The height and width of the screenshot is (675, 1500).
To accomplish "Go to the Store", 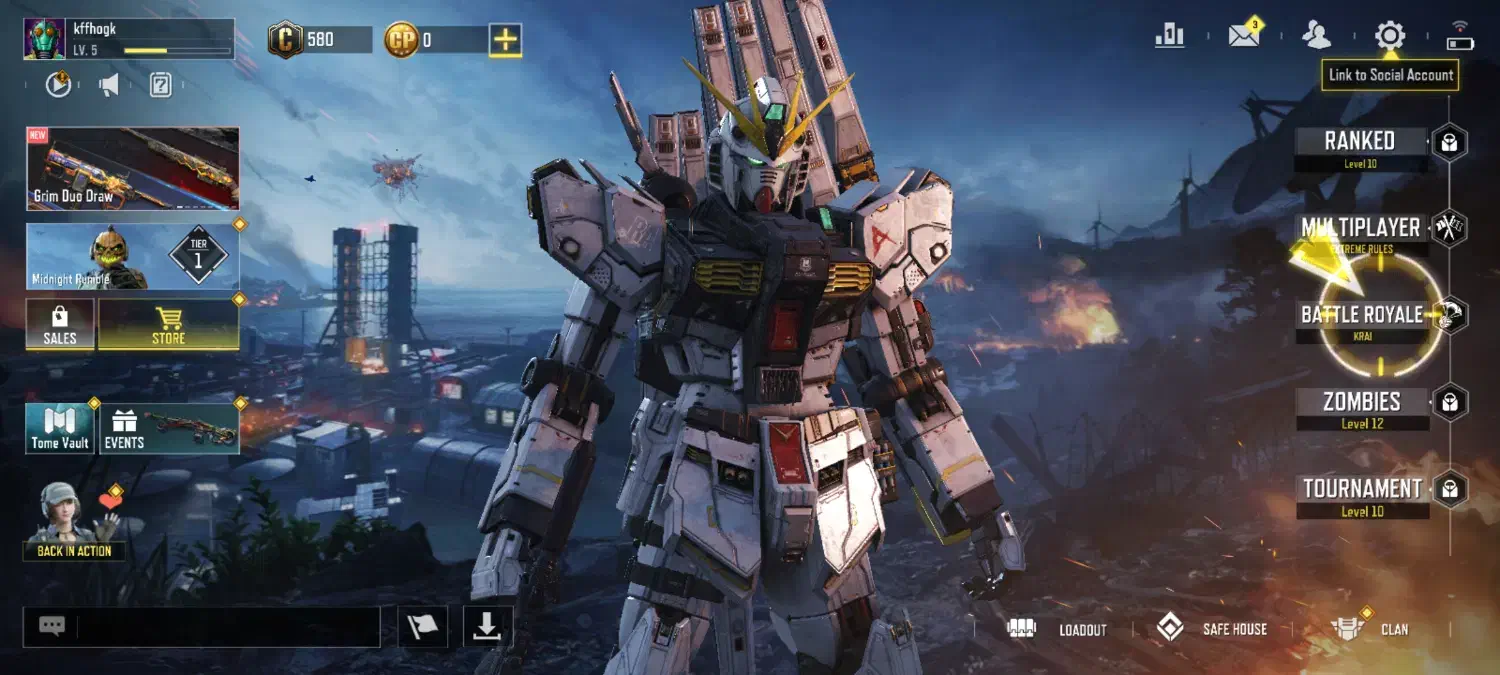I will (x=168, y=325).
